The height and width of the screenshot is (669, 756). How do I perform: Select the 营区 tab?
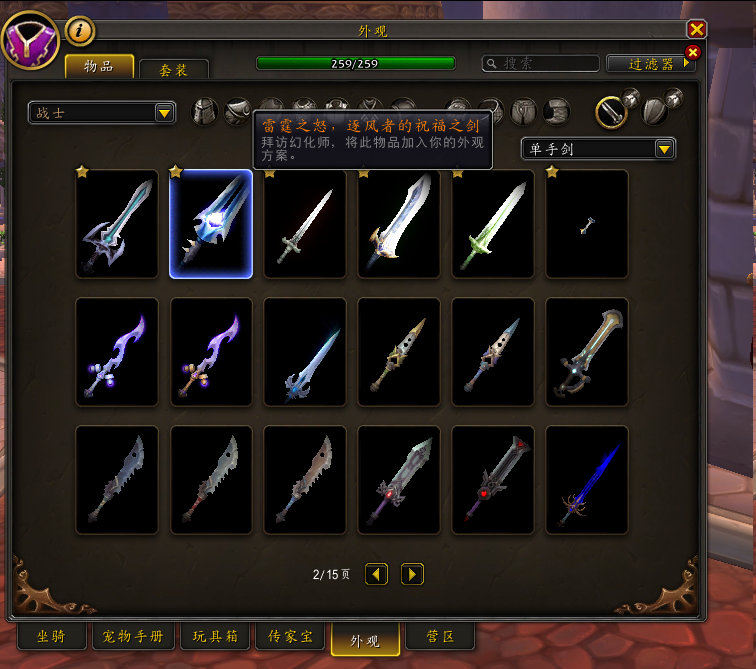click(x=440, y=636)
